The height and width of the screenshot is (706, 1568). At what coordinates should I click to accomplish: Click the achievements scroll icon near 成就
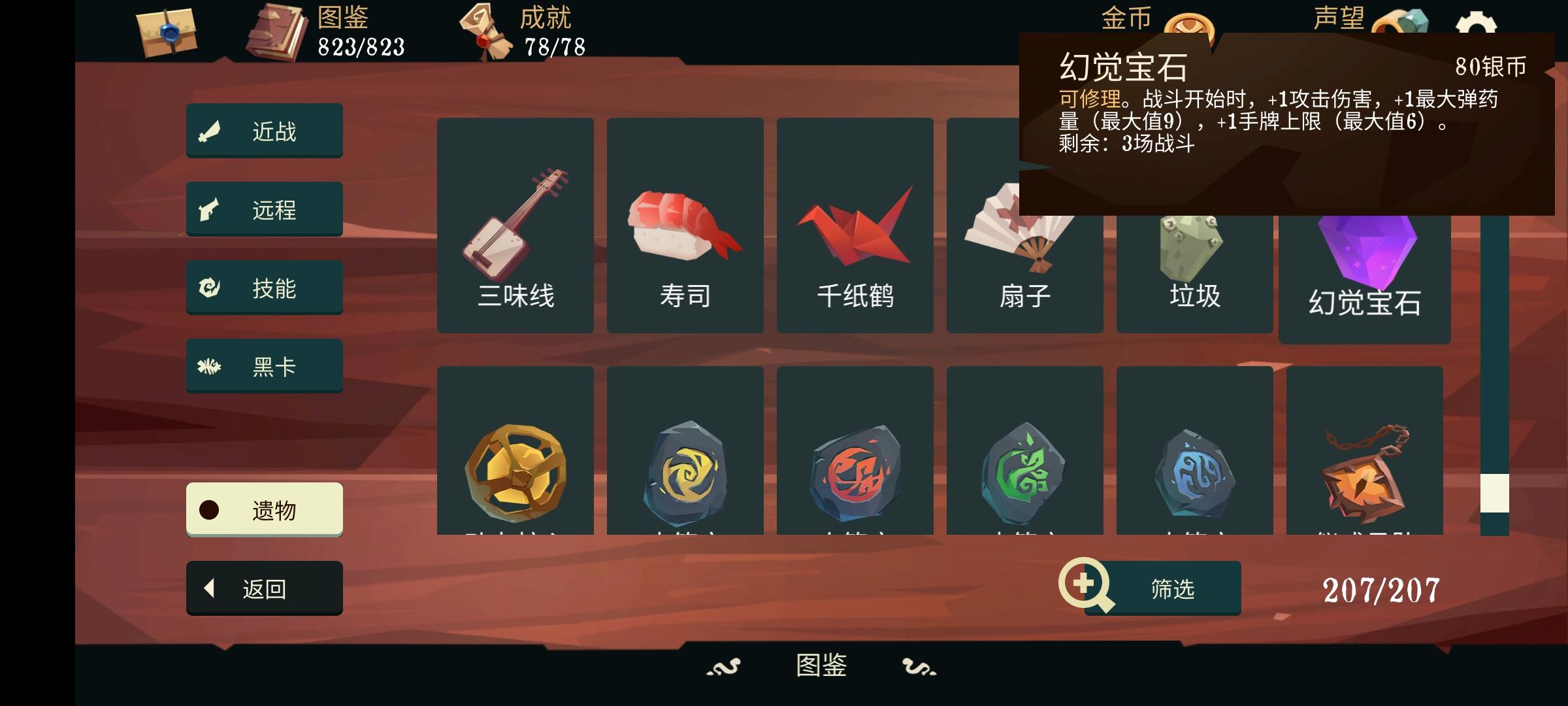click(x=485, y=29)
